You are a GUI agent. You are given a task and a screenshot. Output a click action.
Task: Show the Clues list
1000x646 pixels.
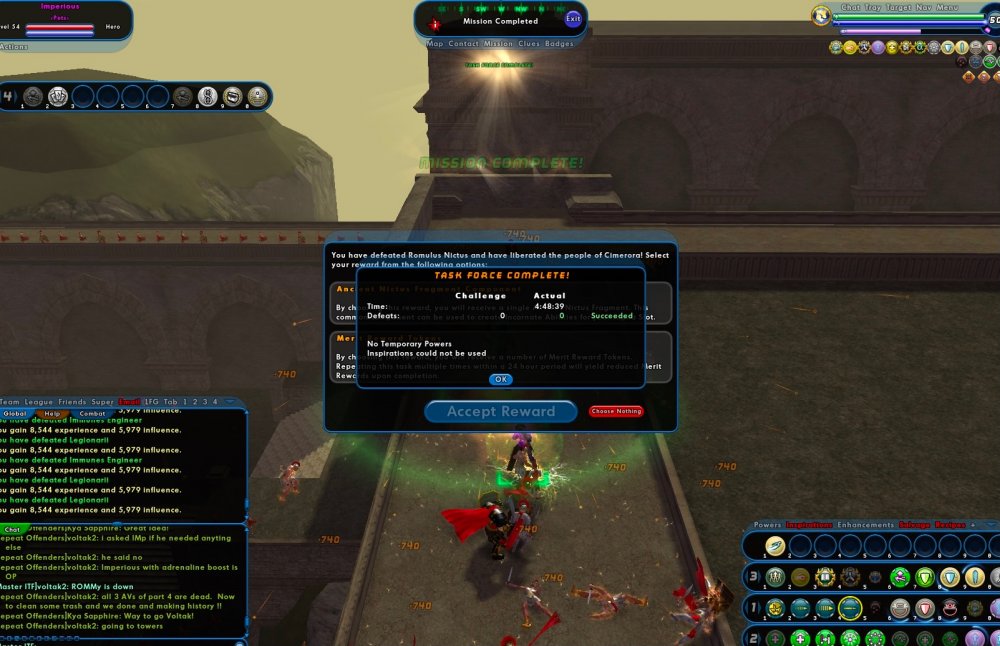[529, 44]
